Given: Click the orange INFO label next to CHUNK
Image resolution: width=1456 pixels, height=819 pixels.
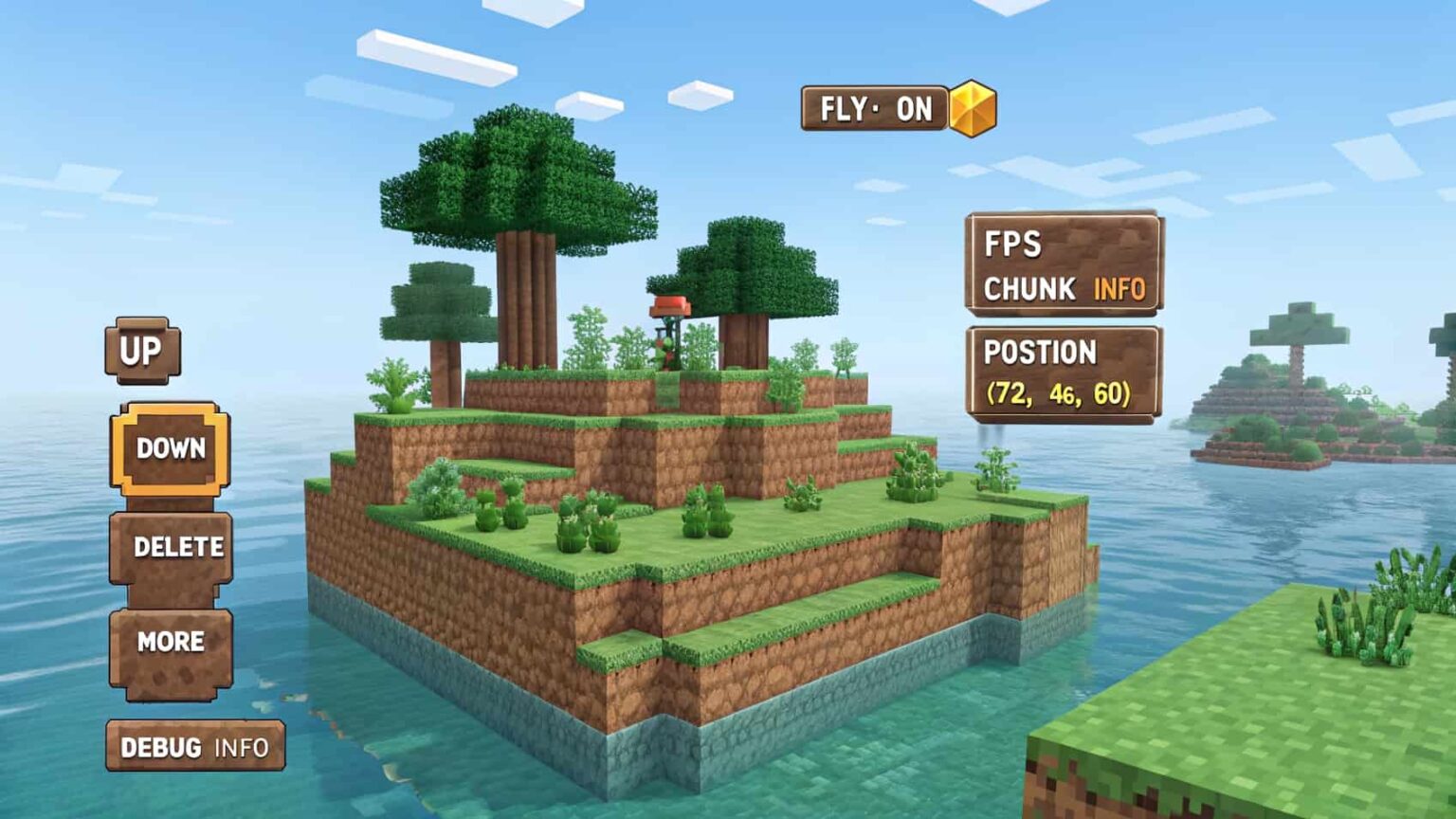Looking at the screenshot, I should 1118,290.
